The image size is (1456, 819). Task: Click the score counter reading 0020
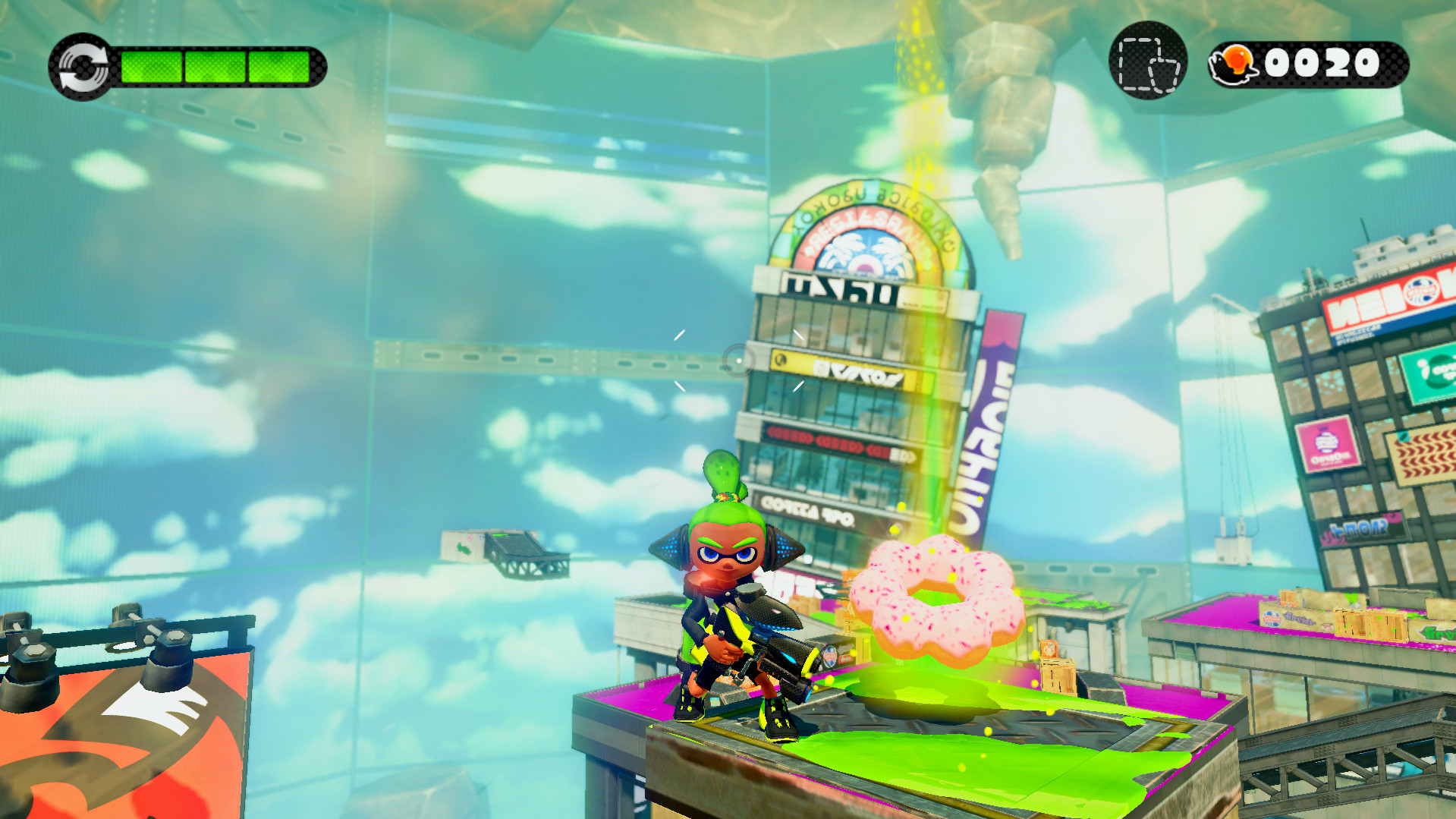coord(1324,65)
